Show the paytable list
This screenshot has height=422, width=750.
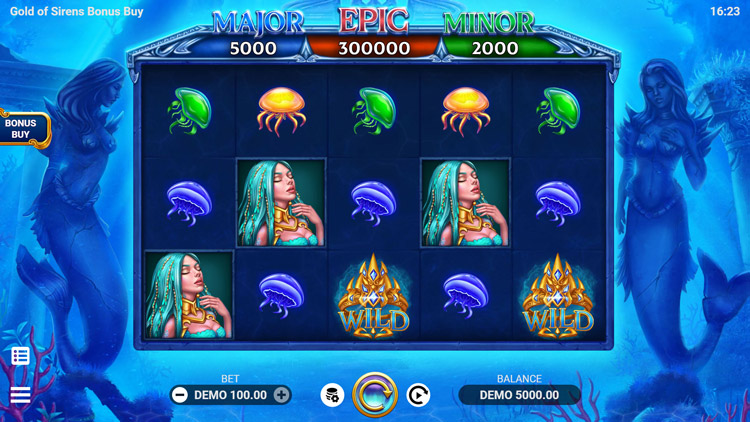coord(20,356)
